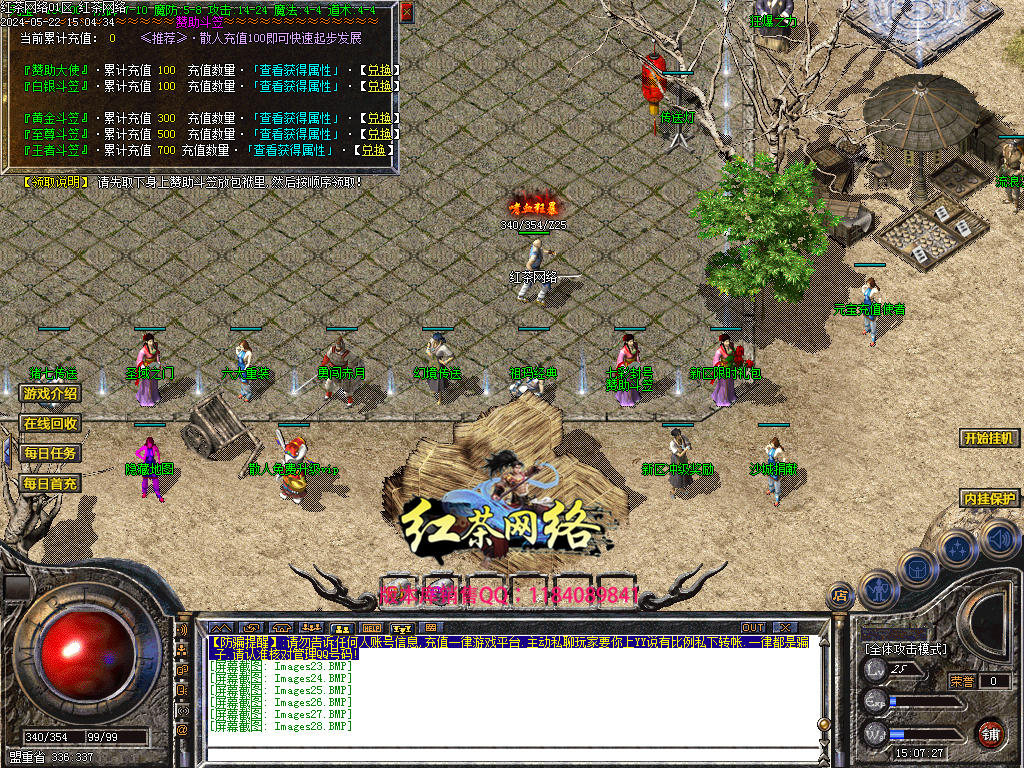Viewport: 1024px width, 768px height.
Task: Close the 赞助斗笠 recharge panel
Action: point(407,12)
